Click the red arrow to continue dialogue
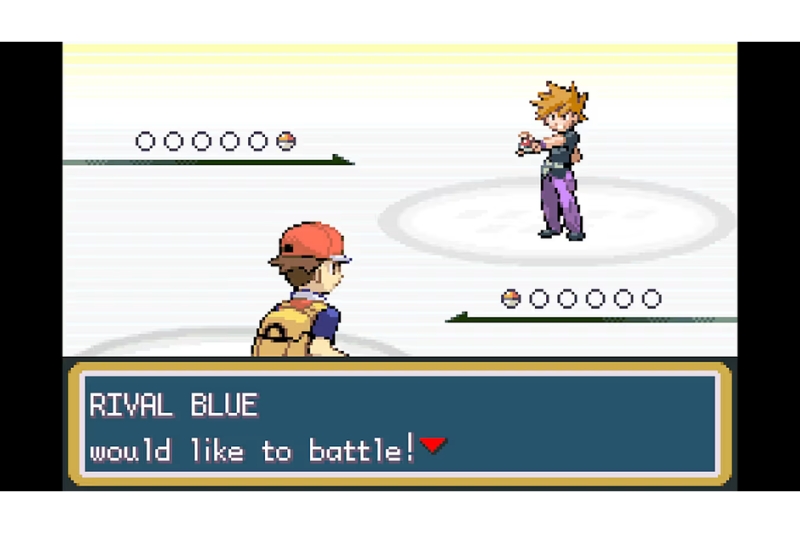Viewport: 800px width, 533px height. [x=432, y=446]
